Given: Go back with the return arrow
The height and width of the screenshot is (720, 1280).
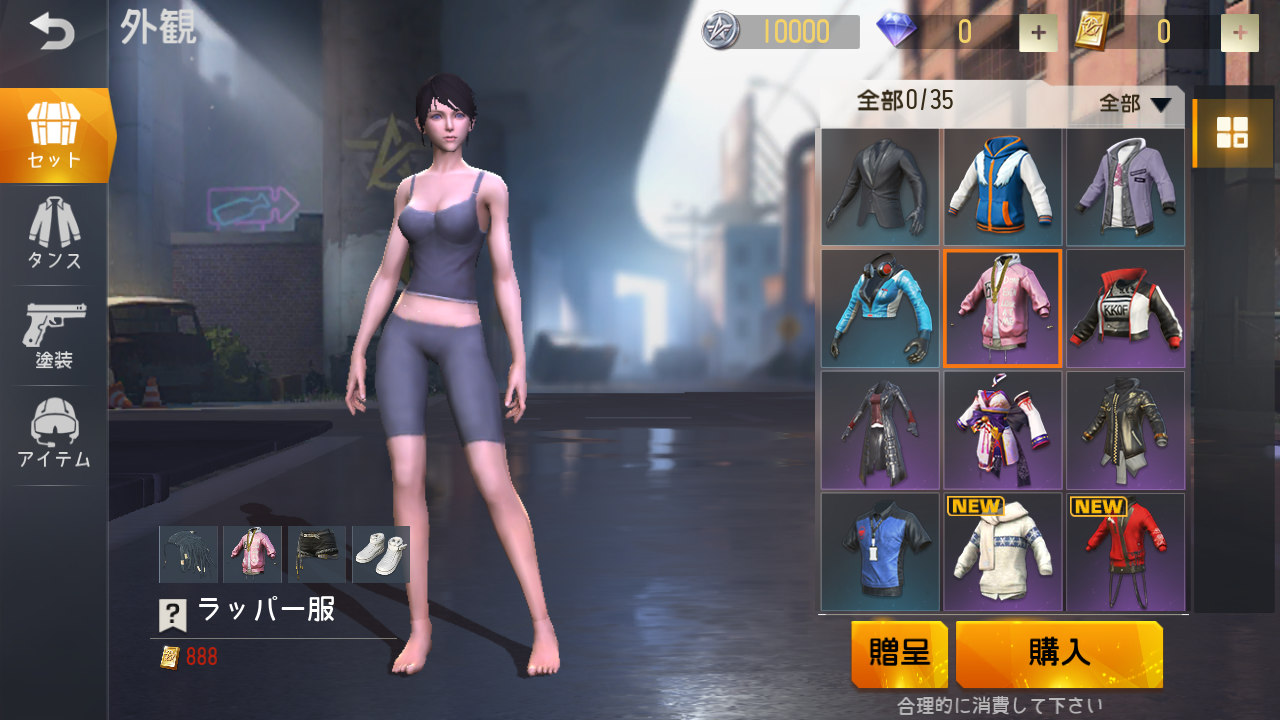Looking at the screenshot, I should (52, 32).
